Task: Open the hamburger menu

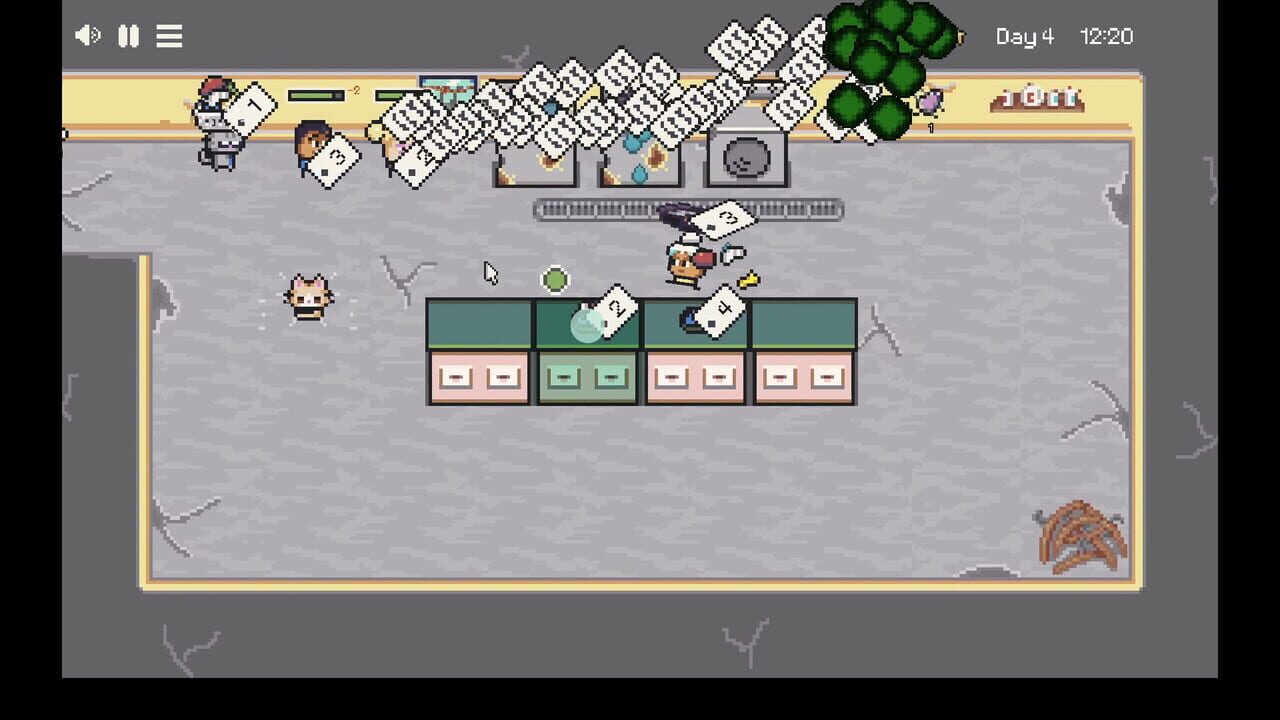Action: 169,36
